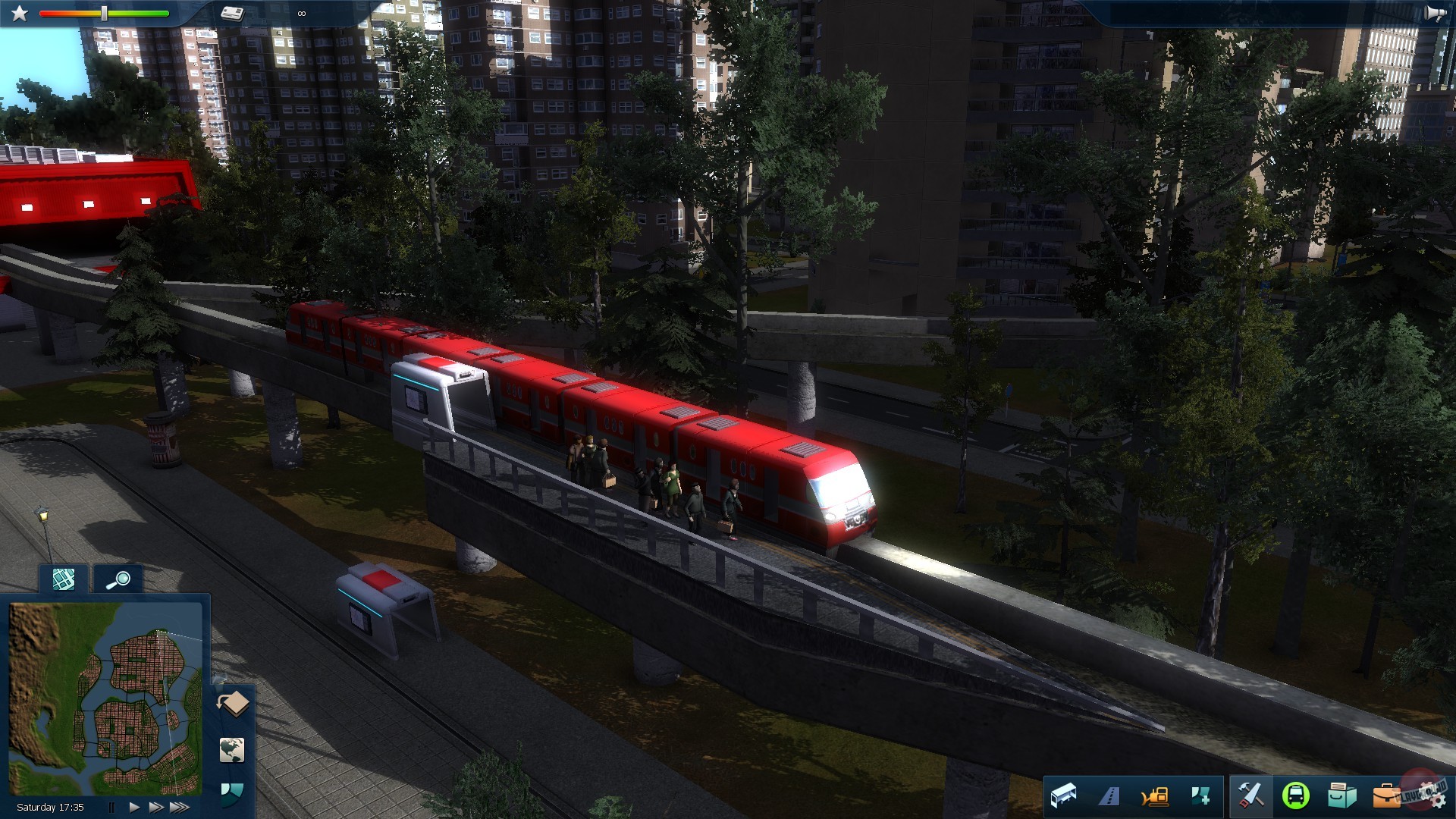Open the city zones tool (map plus icon)
1456x819 pixels.
[x=1201, y=795]
